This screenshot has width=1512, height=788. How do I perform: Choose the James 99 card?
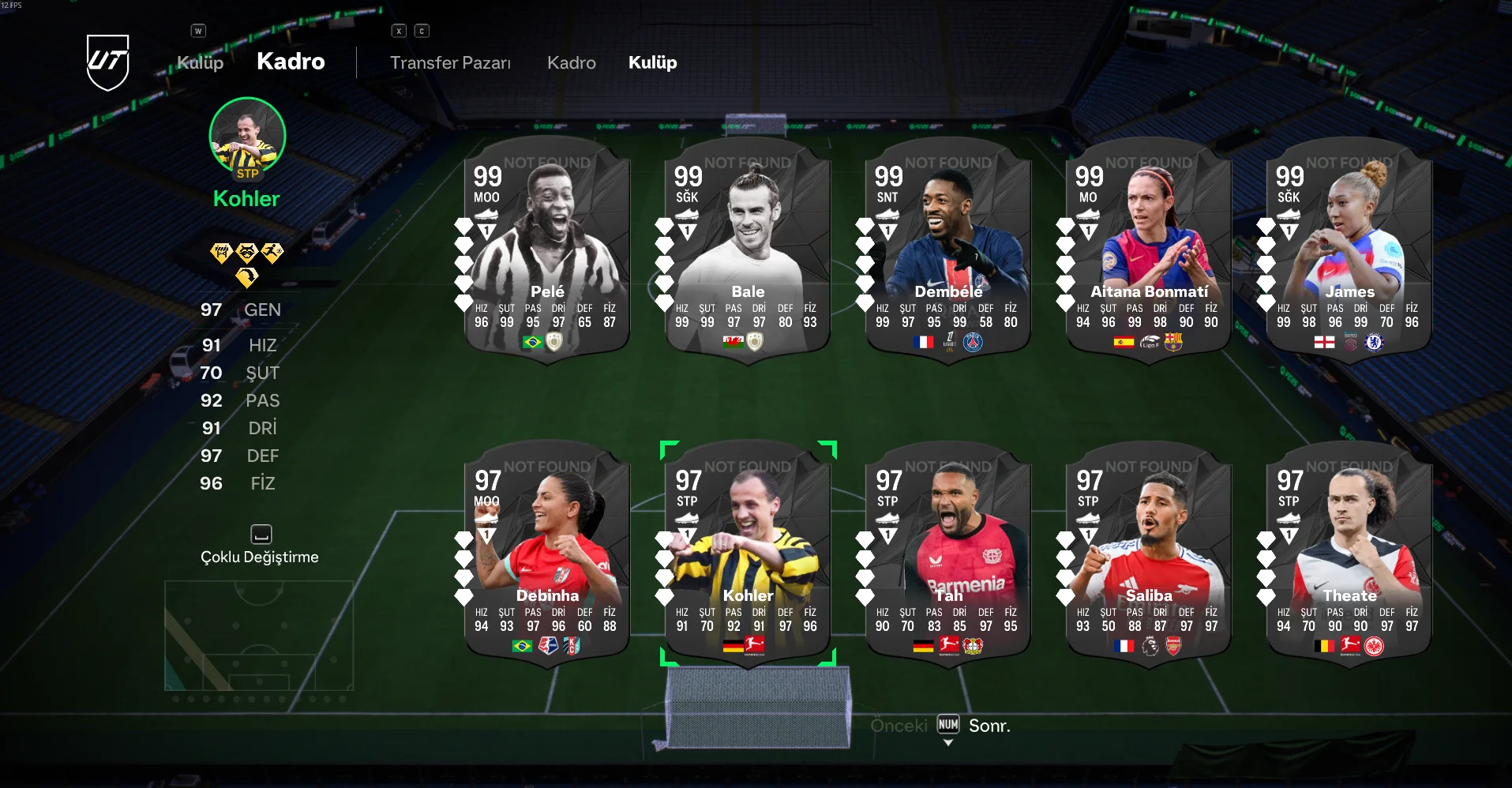[1349, 249]
